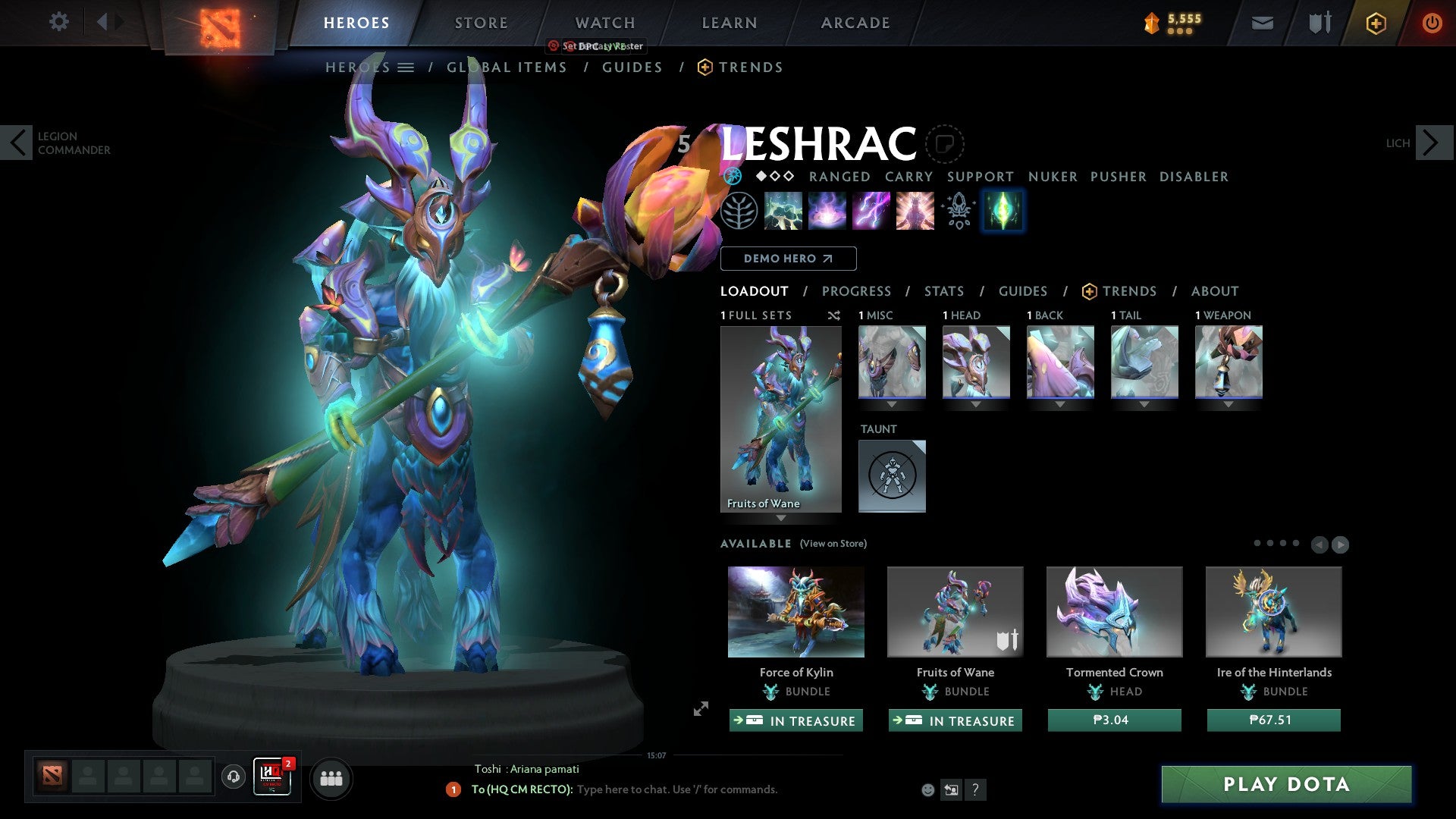1456x819 pixels.
Task: Click the DEMO HERO button
Action: click(x=789, y=259)
